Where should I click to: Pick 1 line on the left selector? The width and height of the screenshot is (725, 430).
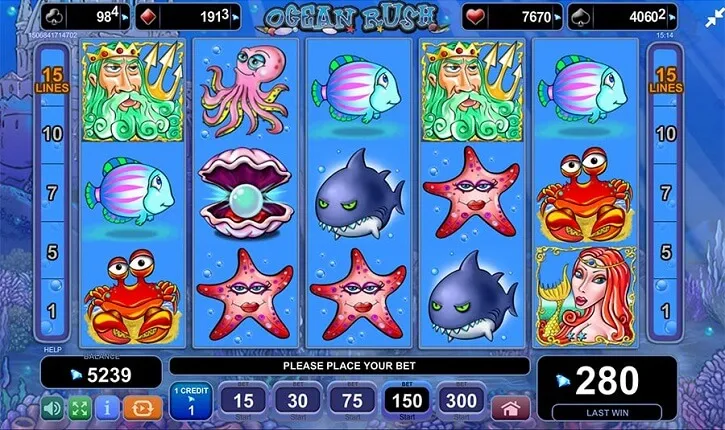point(53,312)
